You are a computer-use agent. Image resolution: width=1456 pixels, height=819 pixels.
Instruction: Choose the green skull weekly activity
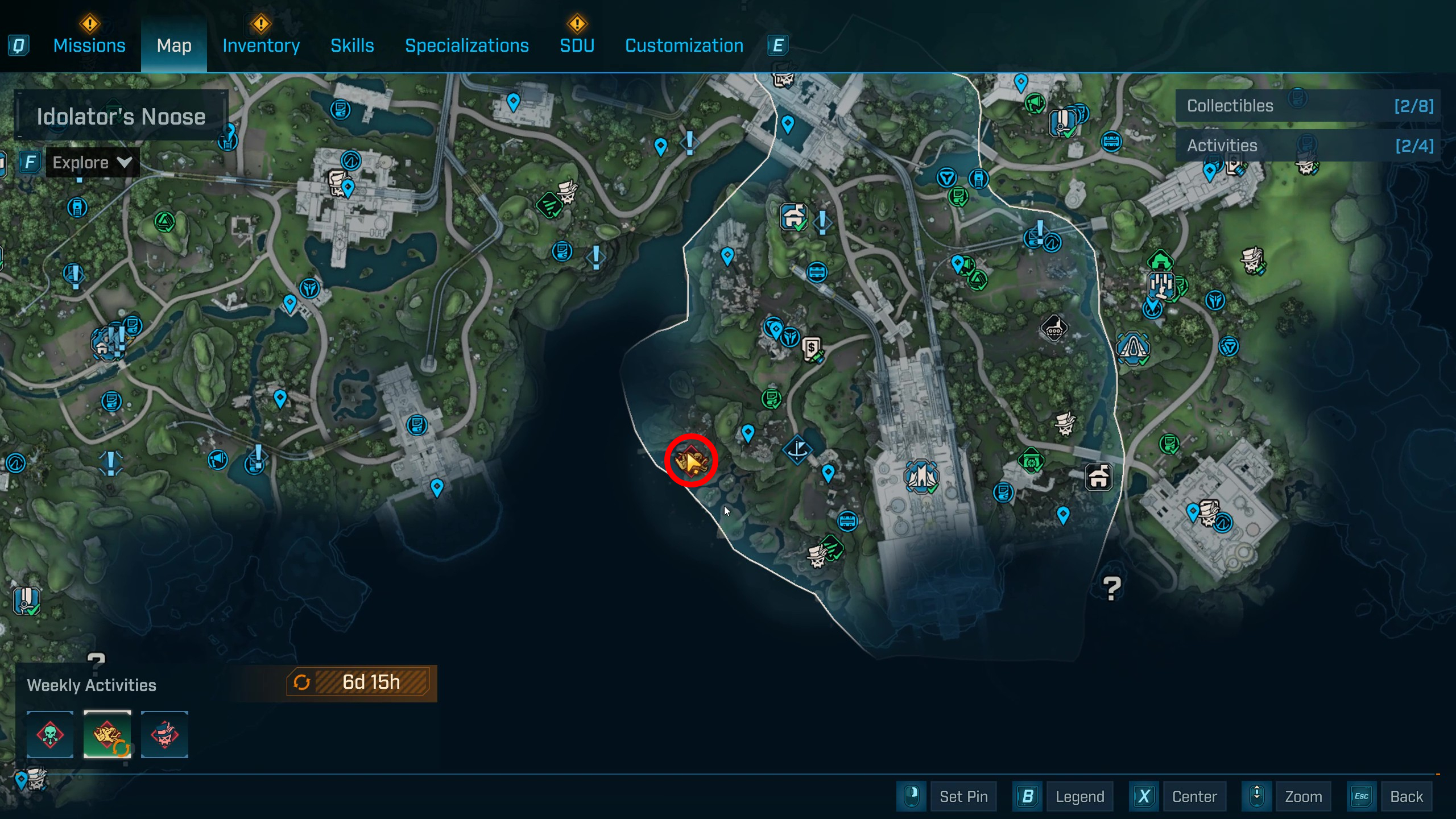[50, 734]
